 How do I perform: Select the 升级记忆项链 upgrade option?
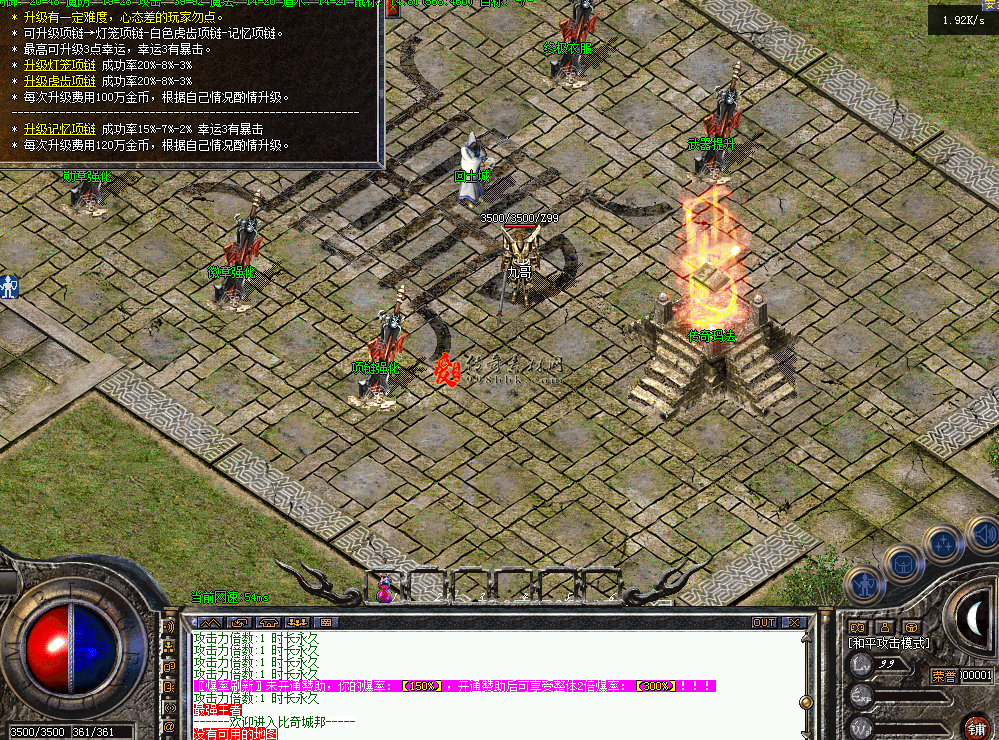tap(60, 129)
